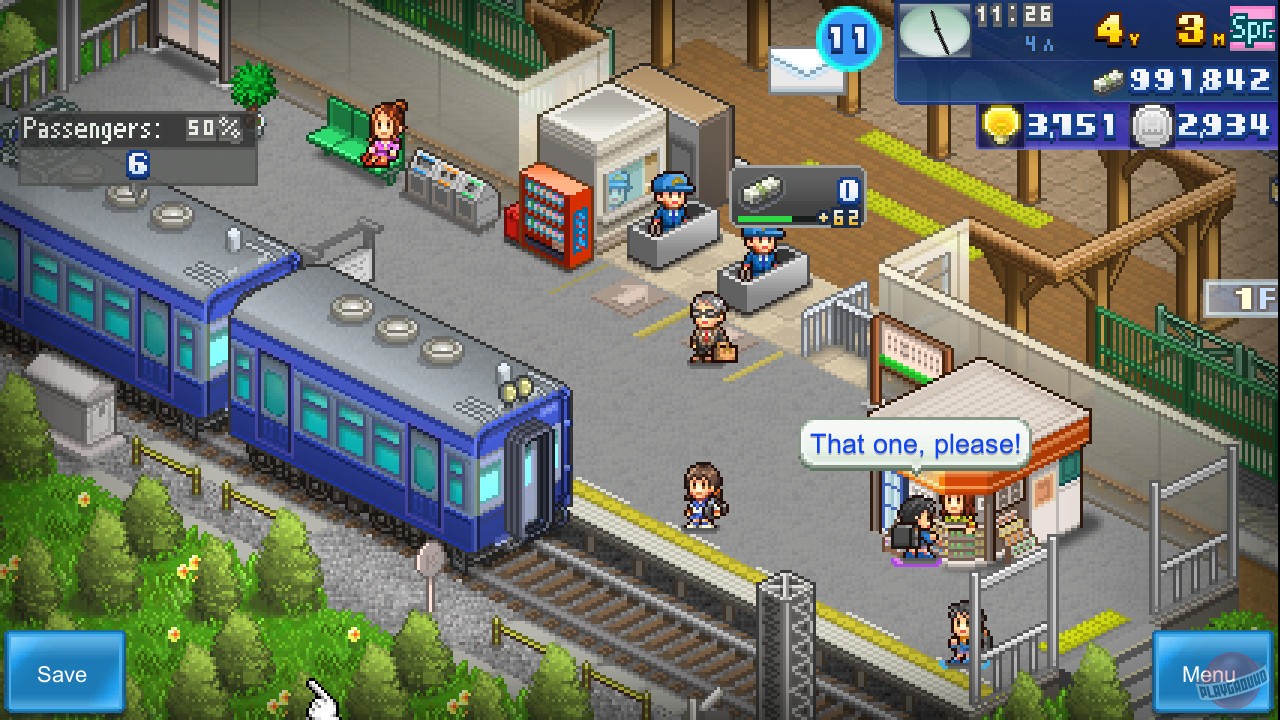This screenshot has height=720, width=1280.
Task: Click the That one, please speech bubble
Action: click(912, 444)
